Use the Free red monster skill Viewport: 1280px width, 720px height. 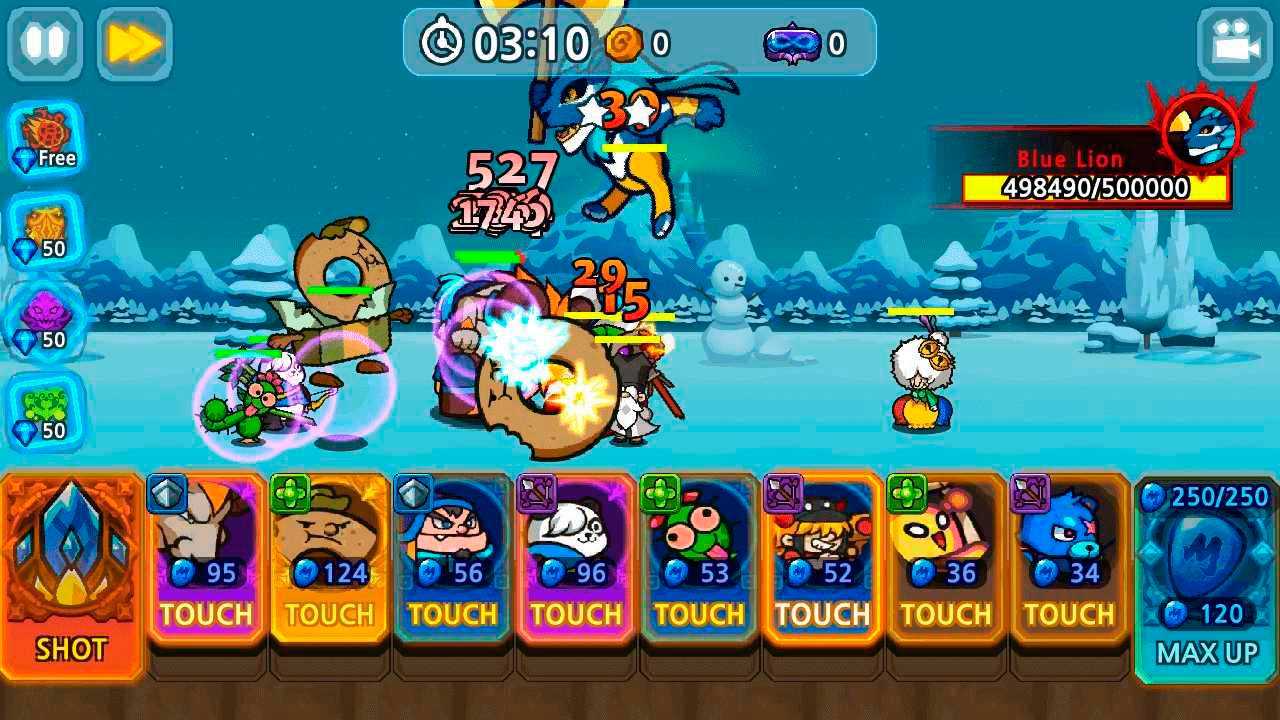point(46,139)
